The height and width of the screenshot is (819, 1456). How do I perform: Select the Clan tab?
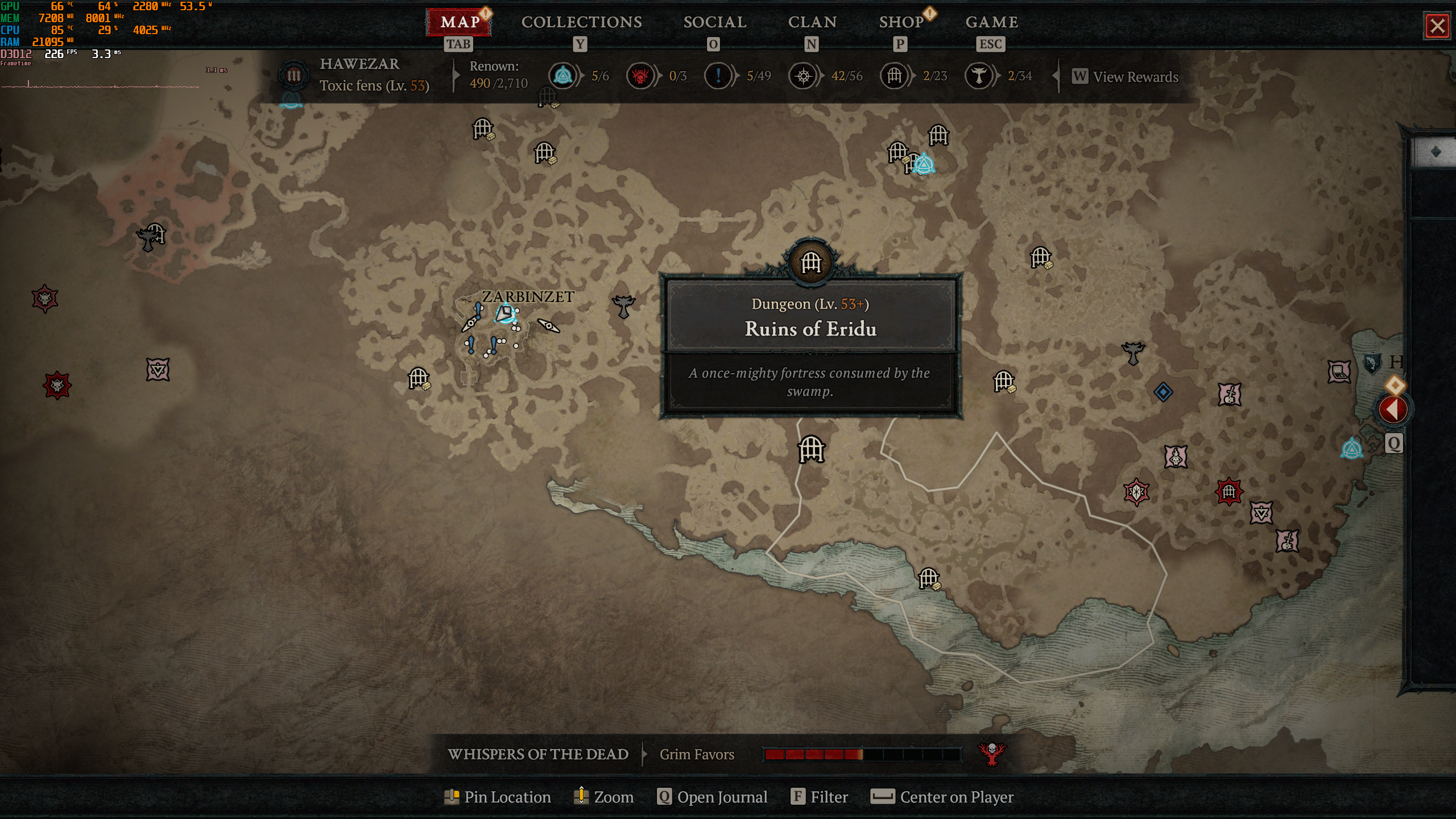tap(812, 22)
